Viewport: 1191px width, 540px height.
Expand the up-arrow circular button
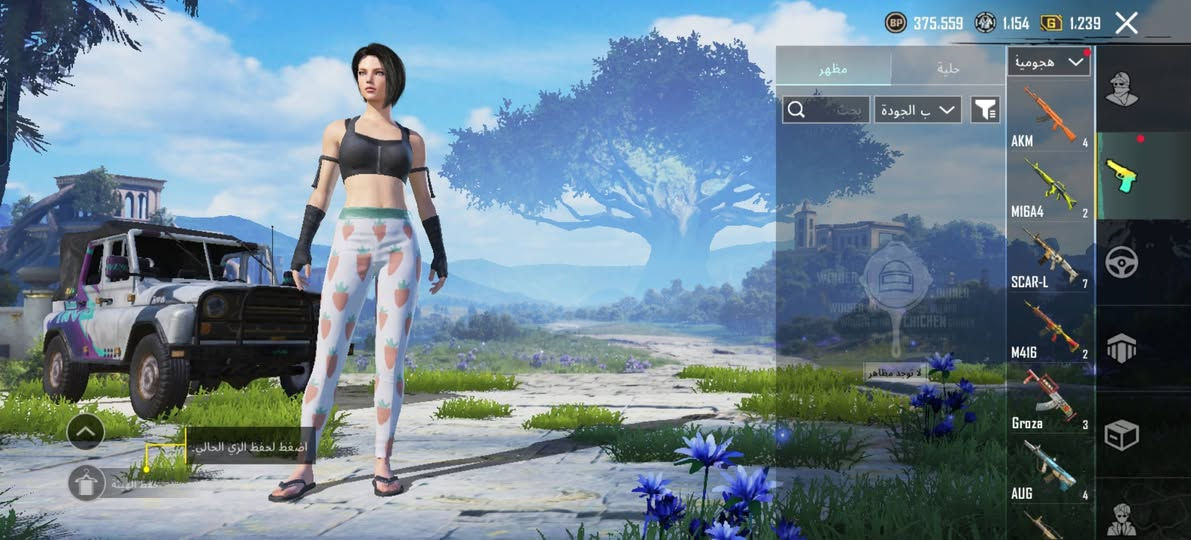point(86,432)
